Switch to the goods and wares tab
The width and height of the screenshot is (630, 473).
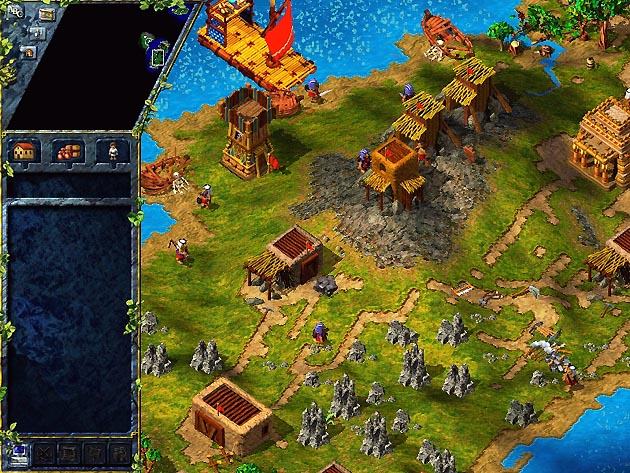click(x=68, y=151)
